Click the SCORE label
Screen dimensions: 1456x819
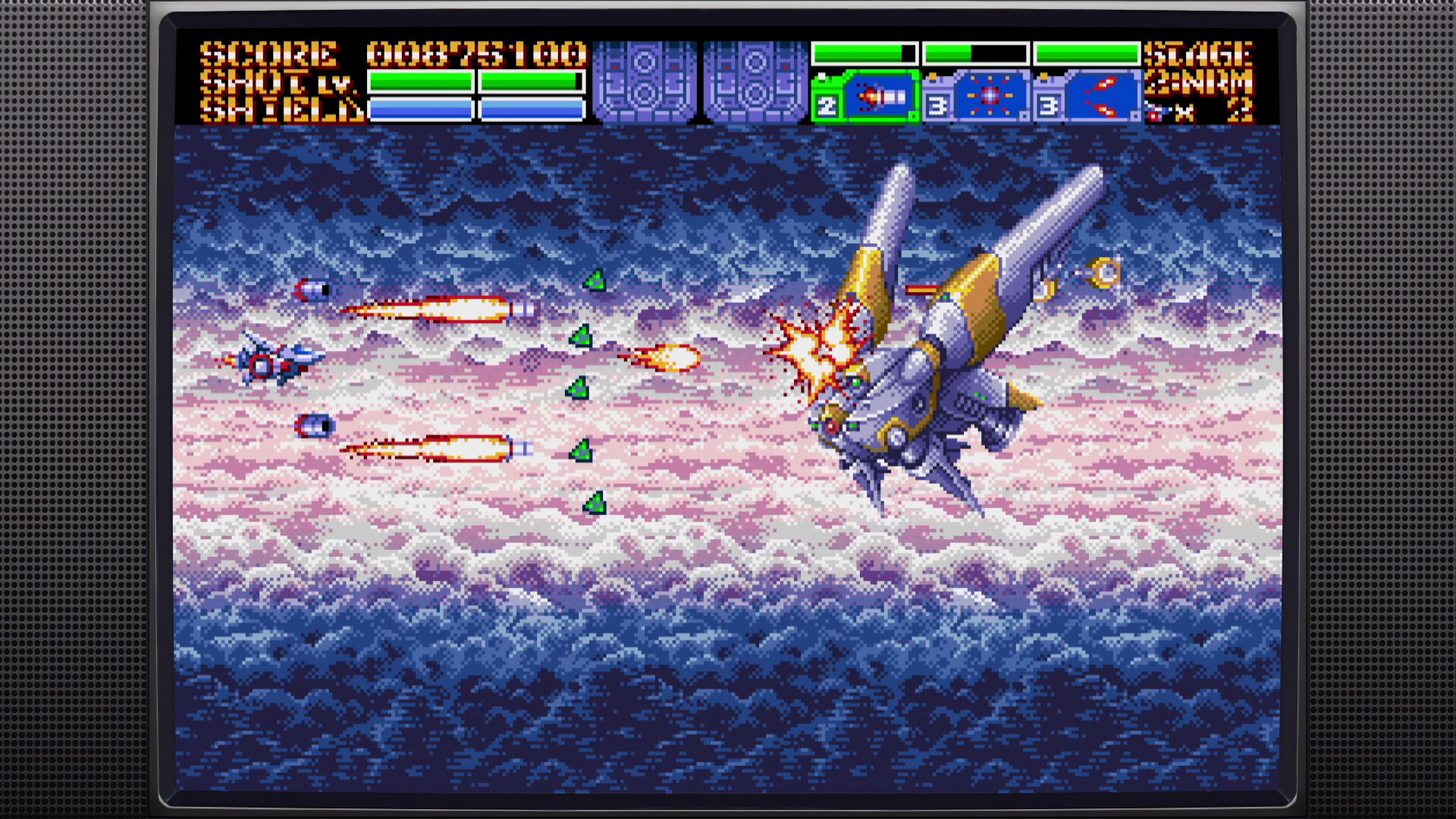[269, 53]
